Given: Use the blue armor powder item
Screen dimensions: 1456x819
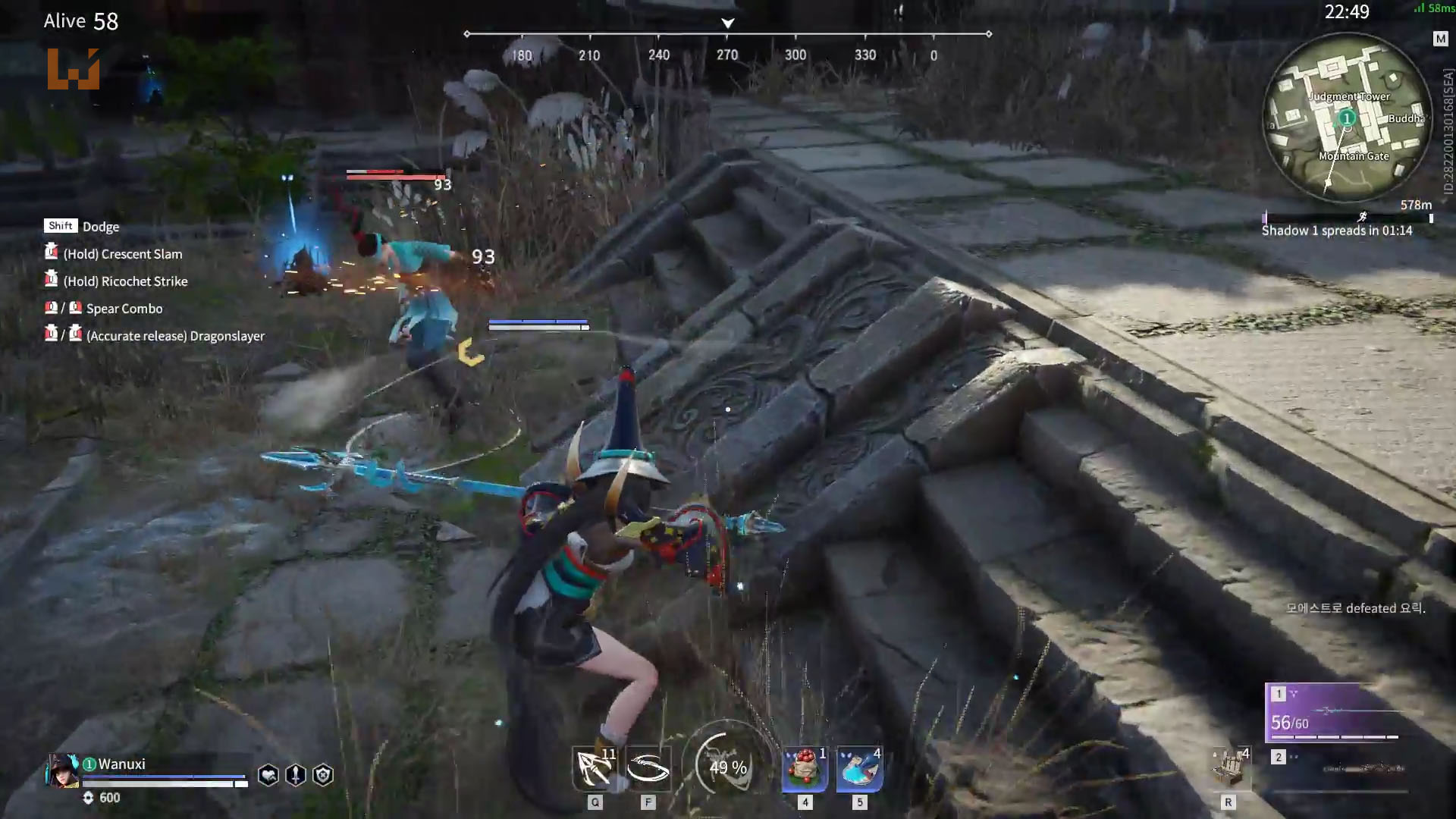Looking at the screenshot, I should 859,769.
